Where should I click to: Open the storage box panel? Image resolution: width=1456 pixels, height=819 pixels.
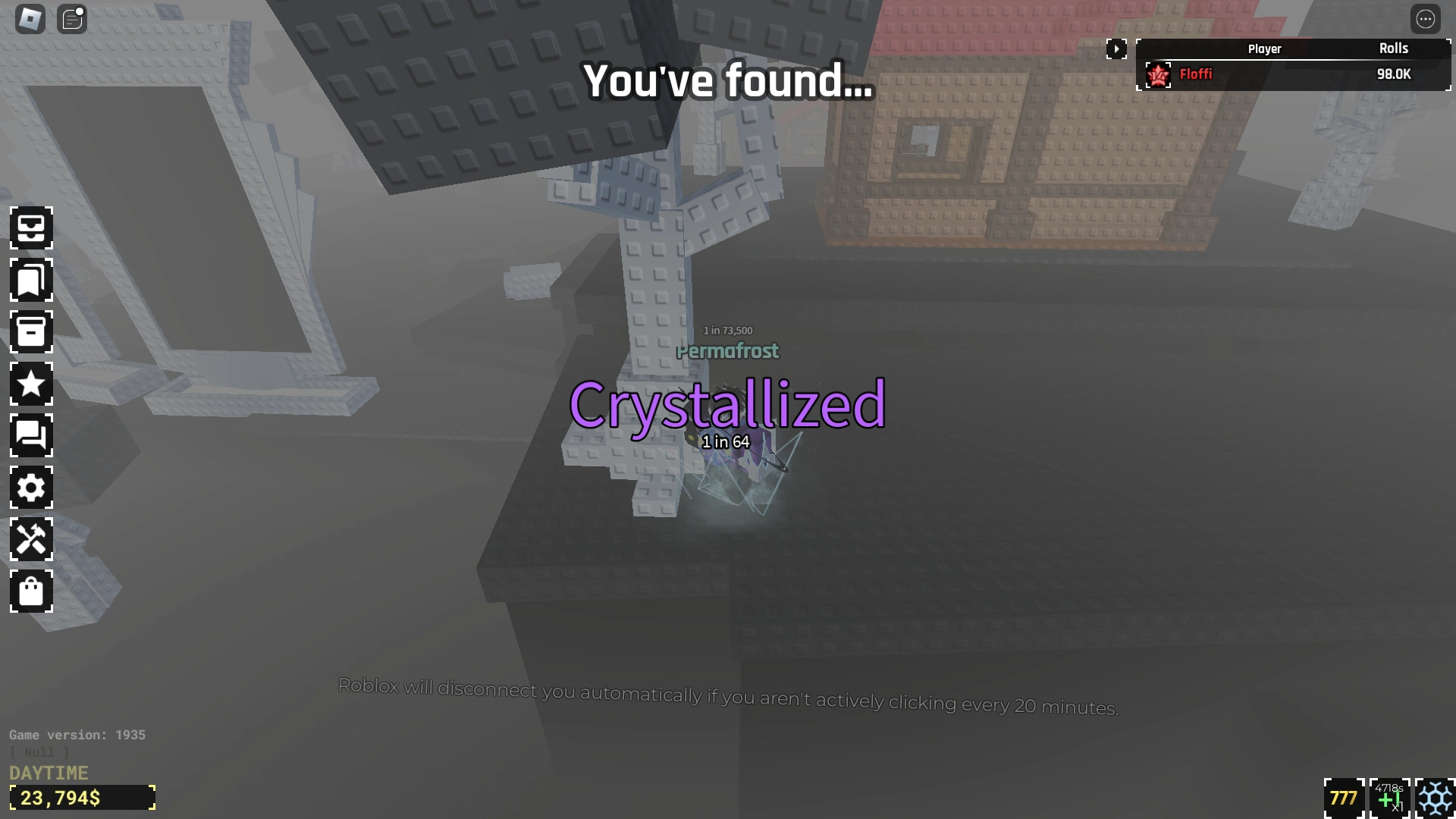point(31,332)
